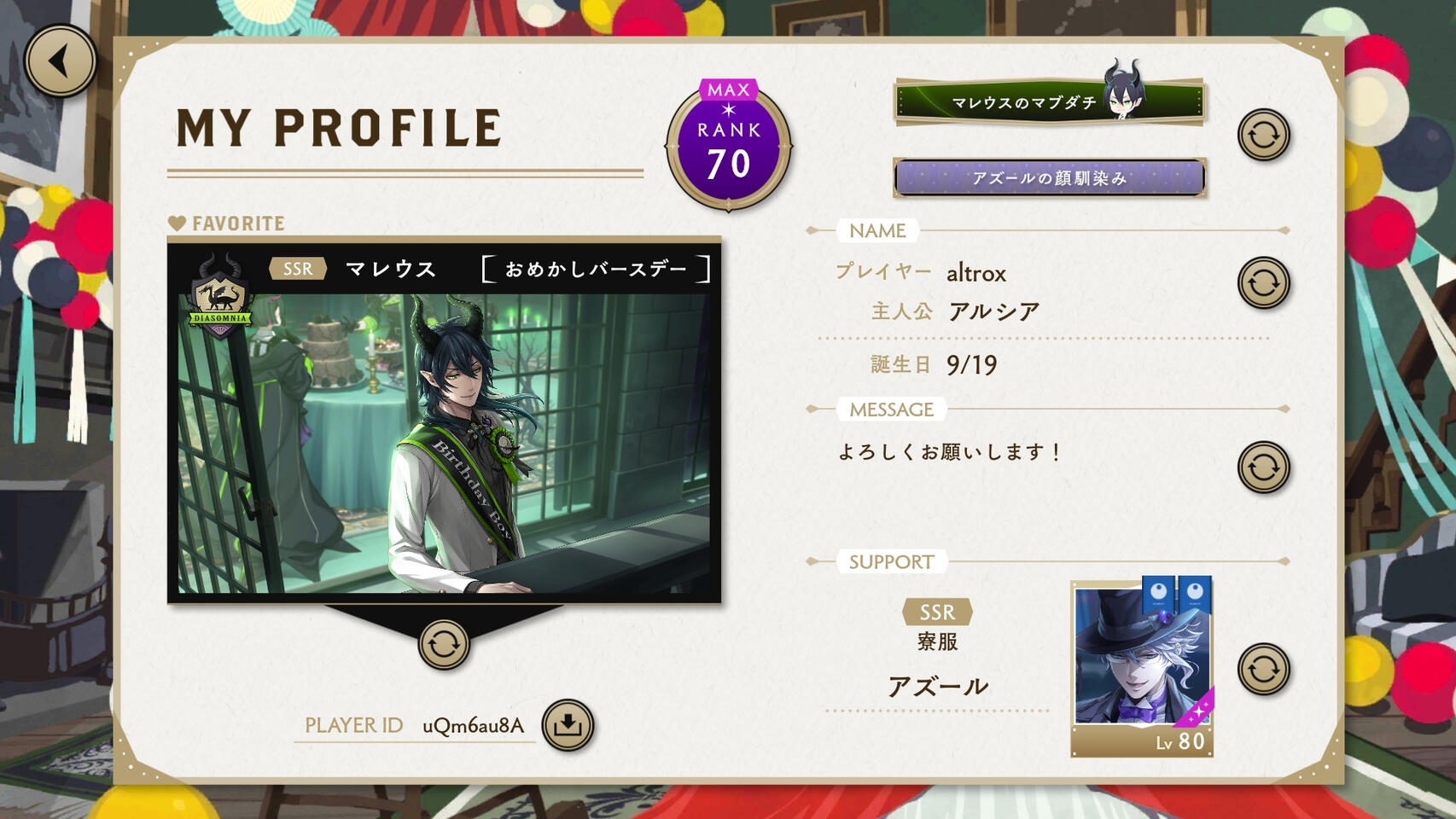Click the greeting message よろしくお願いします！
Screen dimensions: 1456x819
click(x=950, y=451)
